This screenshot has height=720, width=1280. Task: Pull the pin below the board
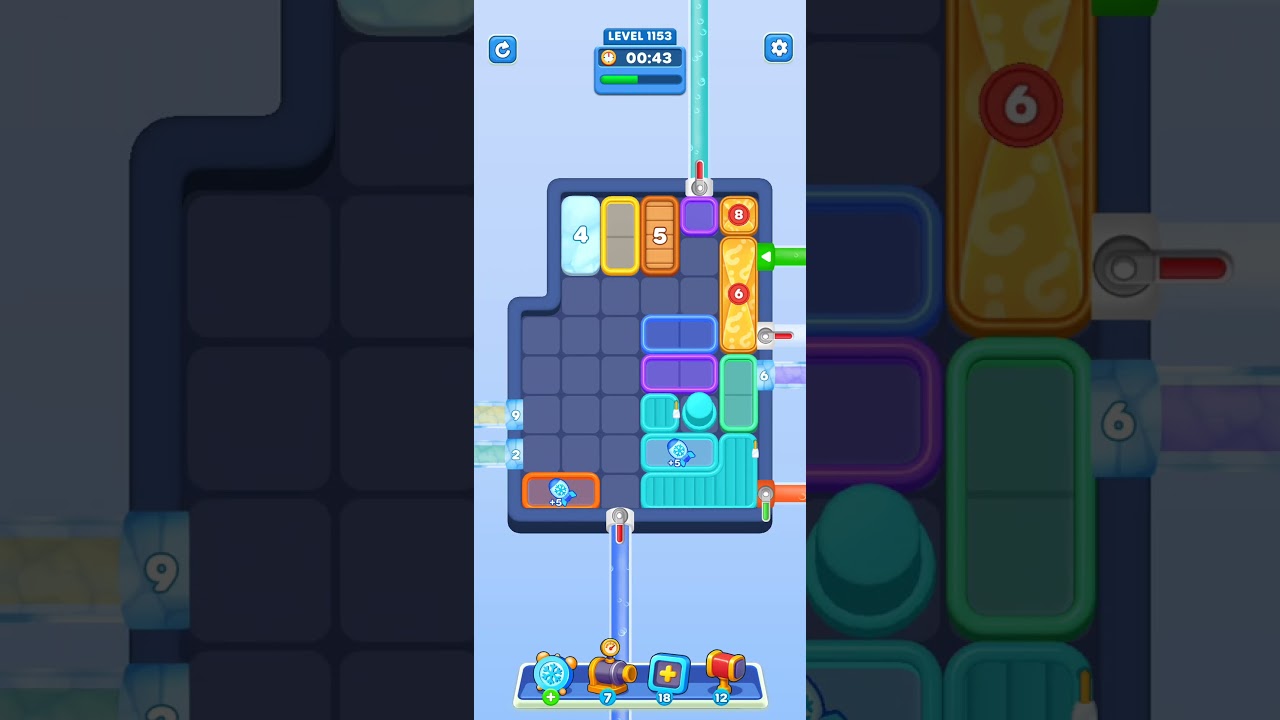point(618,518)
